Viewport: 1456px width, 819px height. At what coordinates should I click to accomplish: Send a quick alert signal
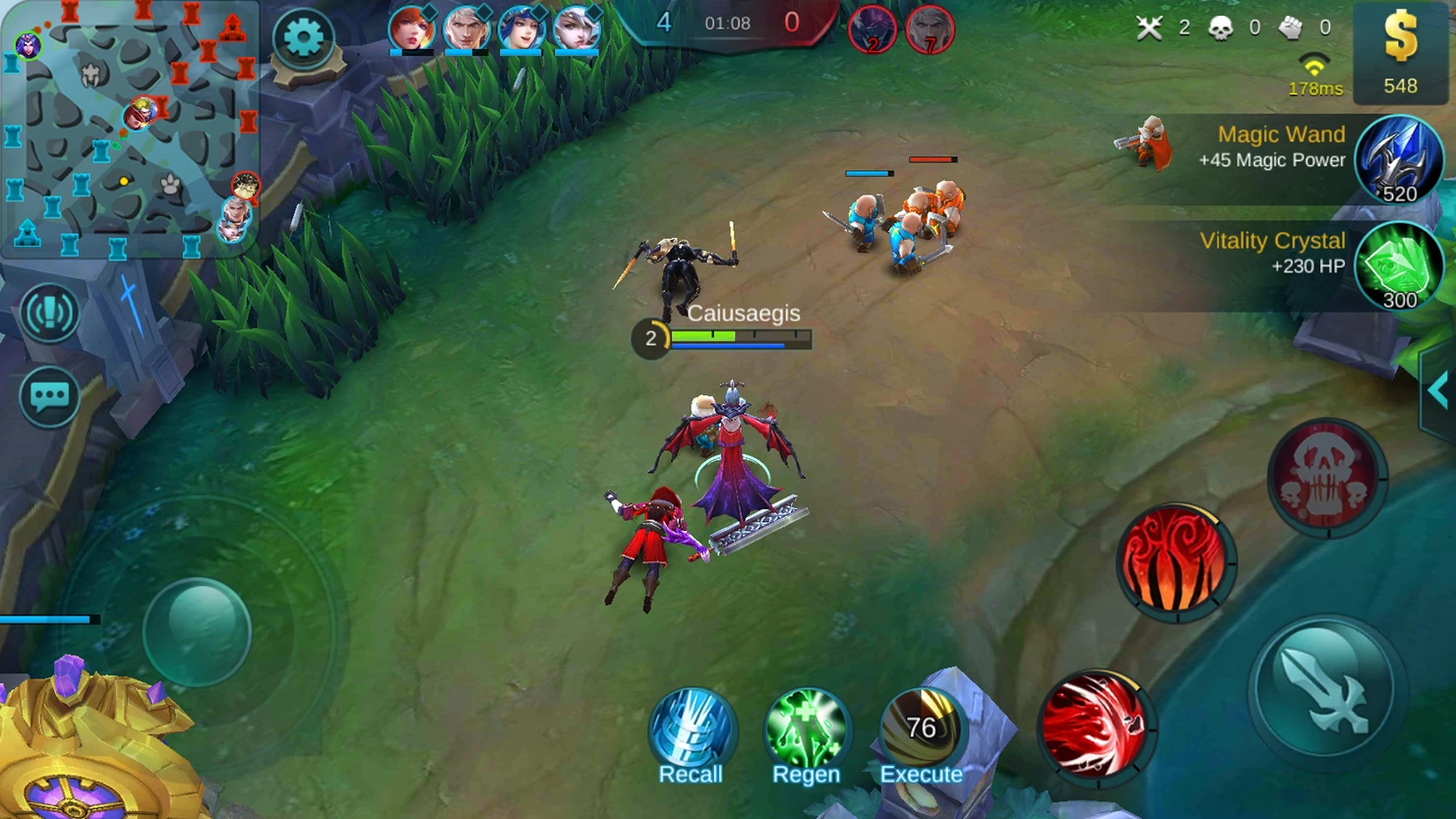(x=48, y=313)
